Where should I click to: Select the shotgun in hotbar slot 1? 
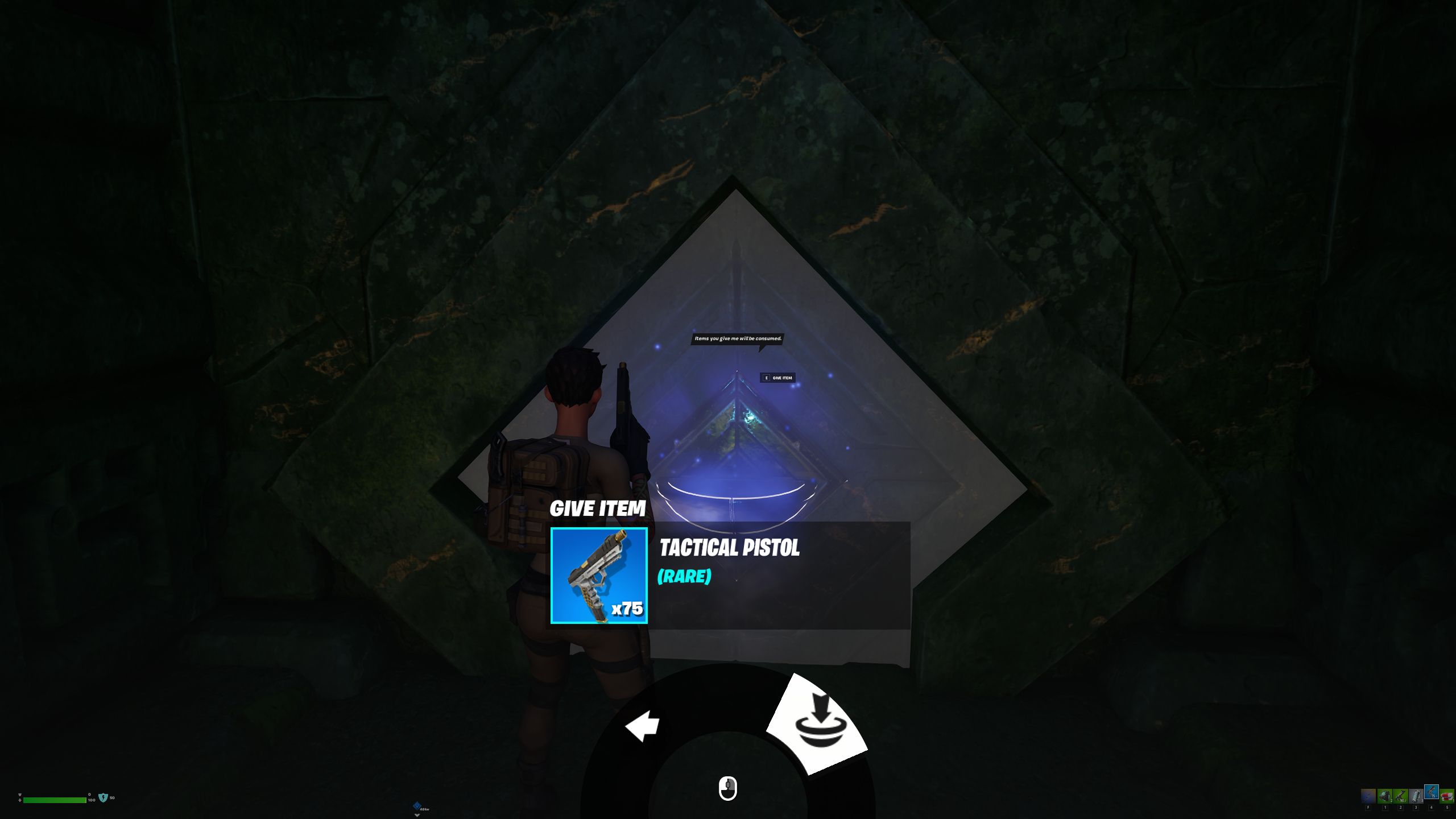[1384, 796]
